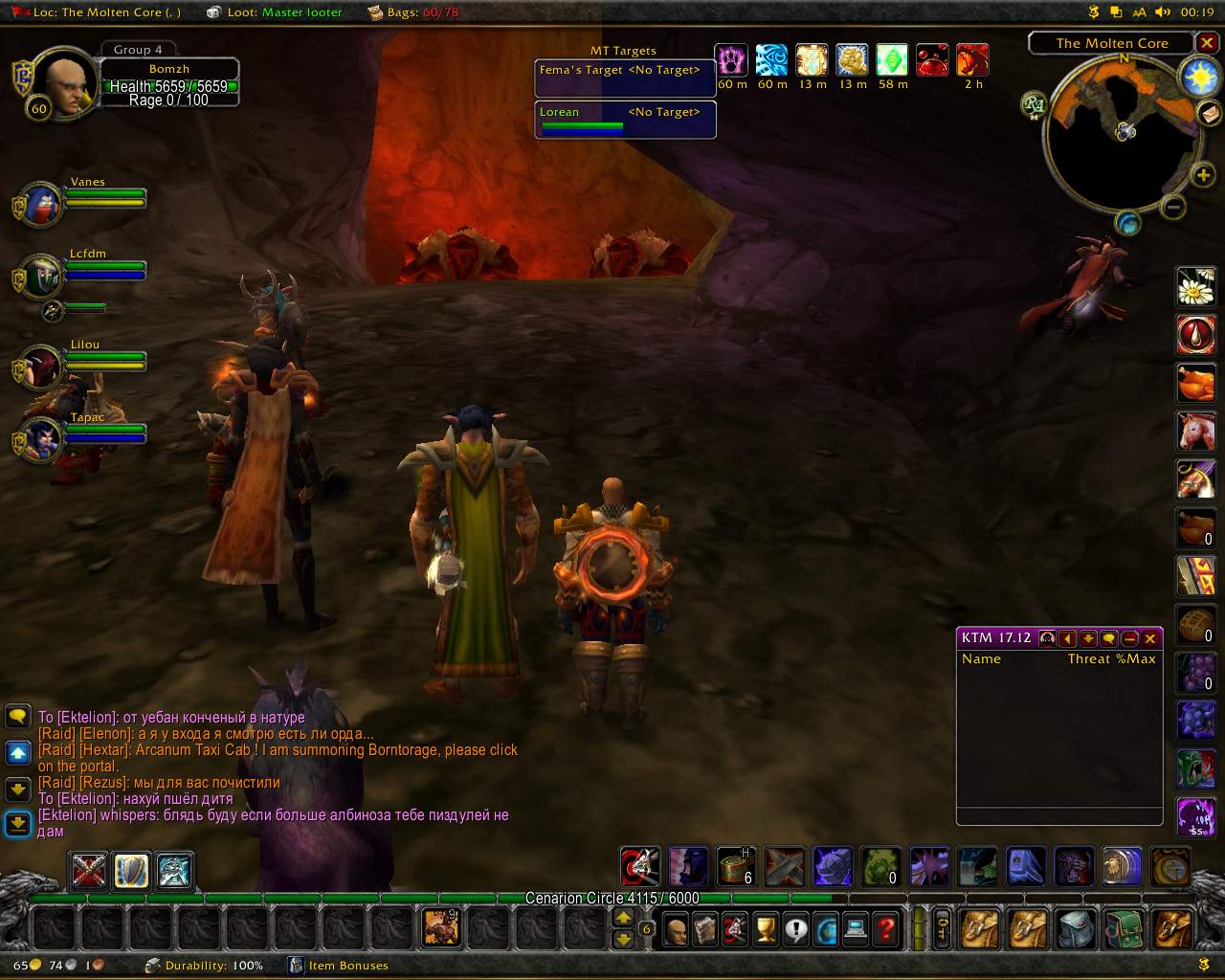Switch to Berserker Stance icon

click(174, 871)
